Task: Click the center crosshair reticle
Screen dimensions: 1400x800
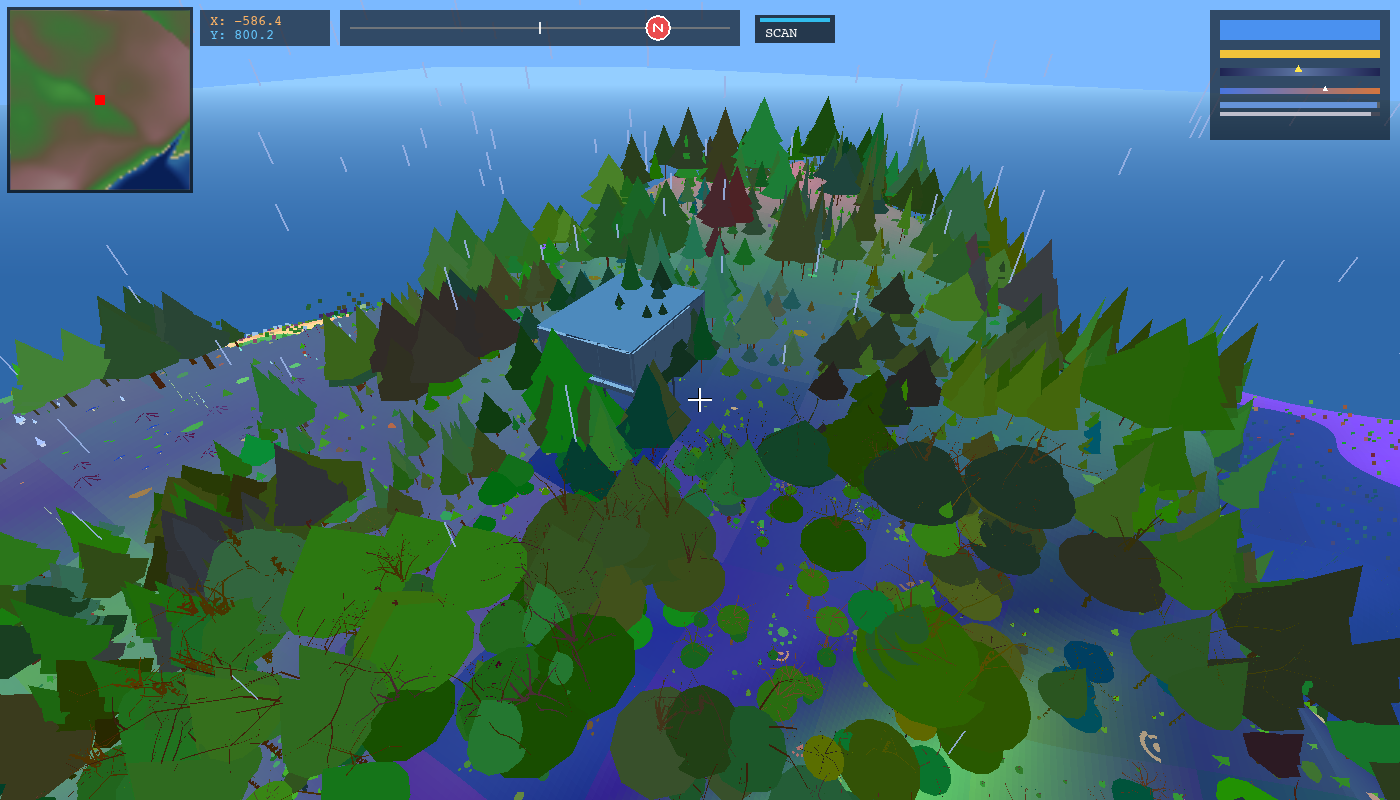Action: tap(700, 400)
